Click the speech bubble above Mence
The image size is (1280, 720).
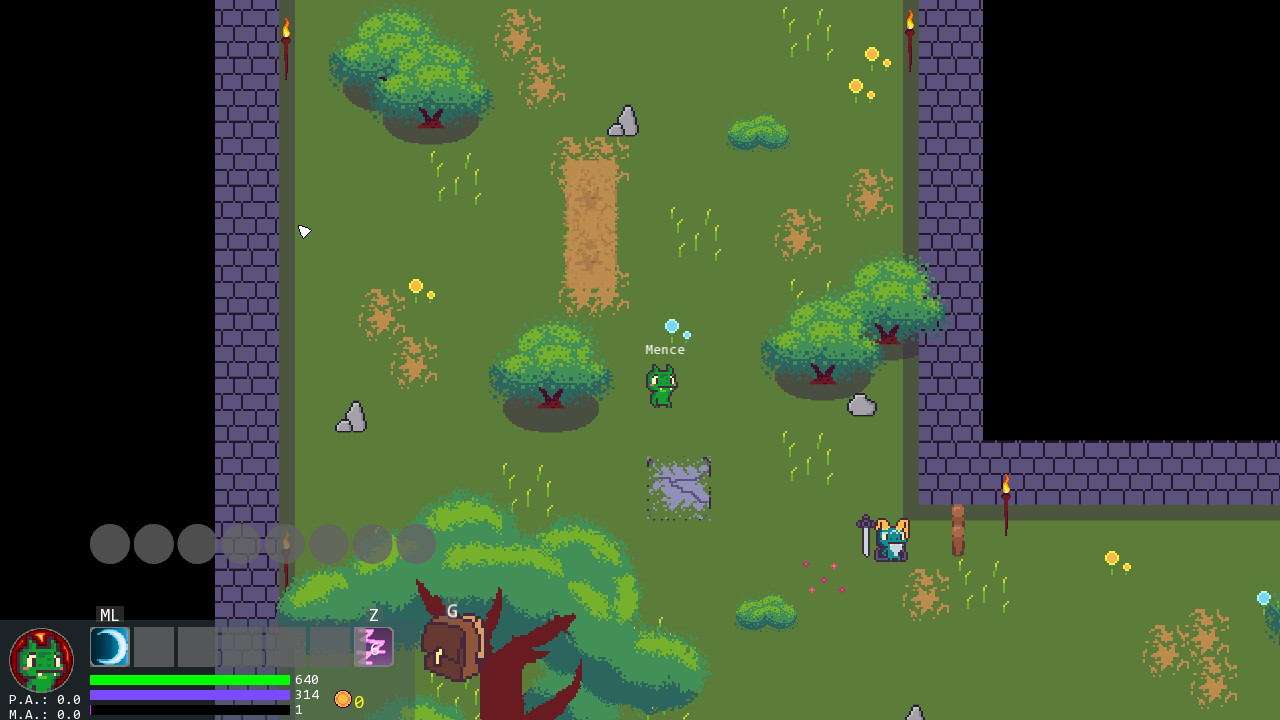tap(673, 326)
